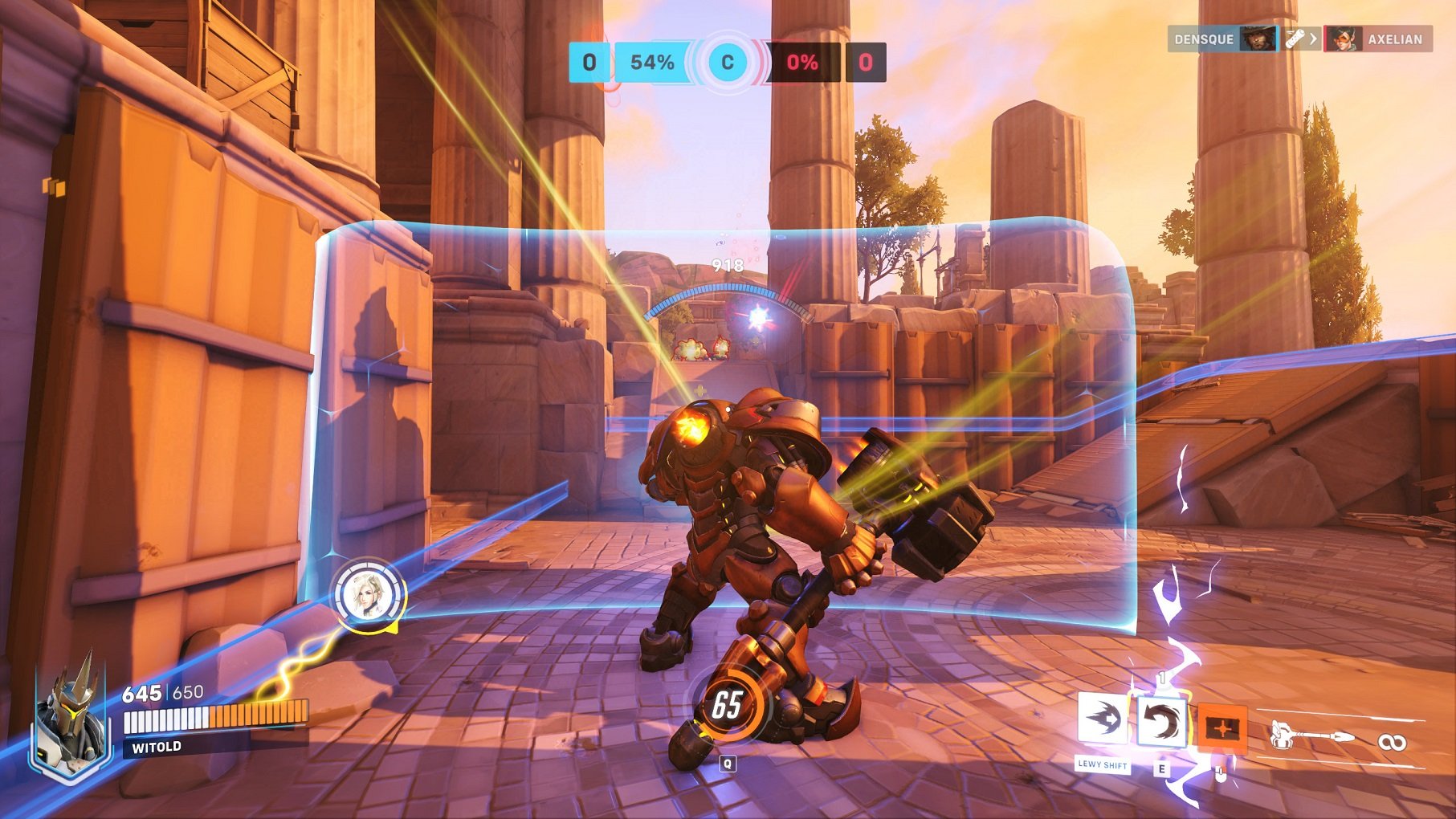The width and height of the screenshot is (1456, 819).
Task: Trigger the ultimate charge meter showing 65
Action: (x=727, y=705)
